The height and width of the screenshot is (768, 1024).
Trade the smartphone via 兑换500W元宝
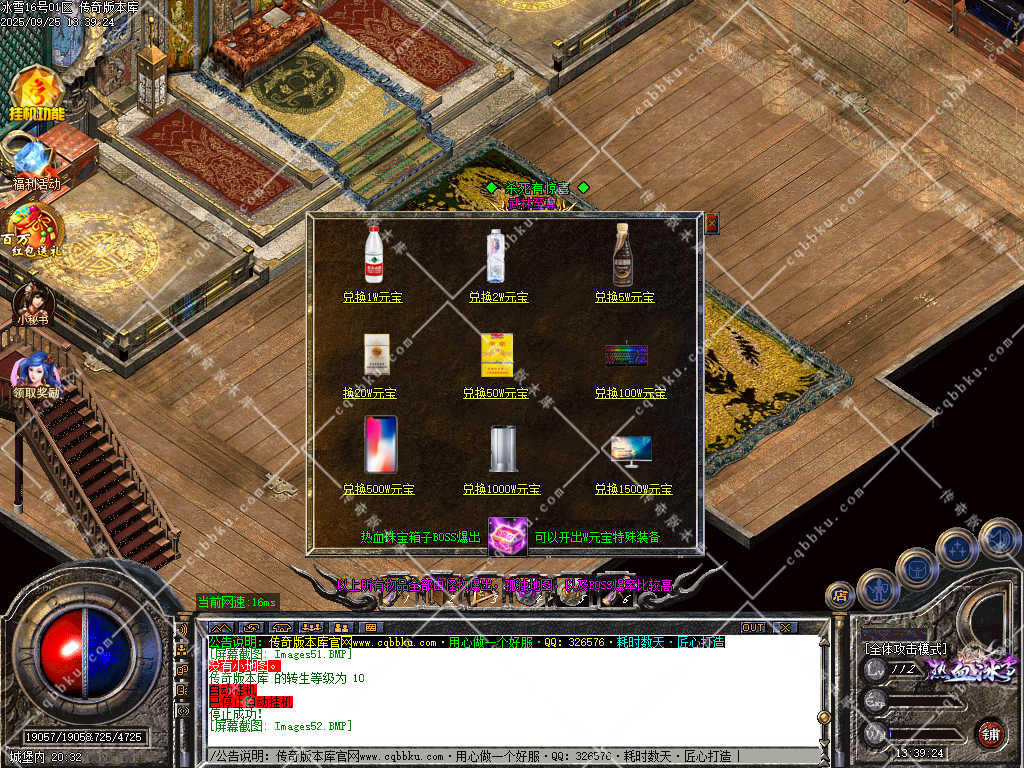(378, 489)
